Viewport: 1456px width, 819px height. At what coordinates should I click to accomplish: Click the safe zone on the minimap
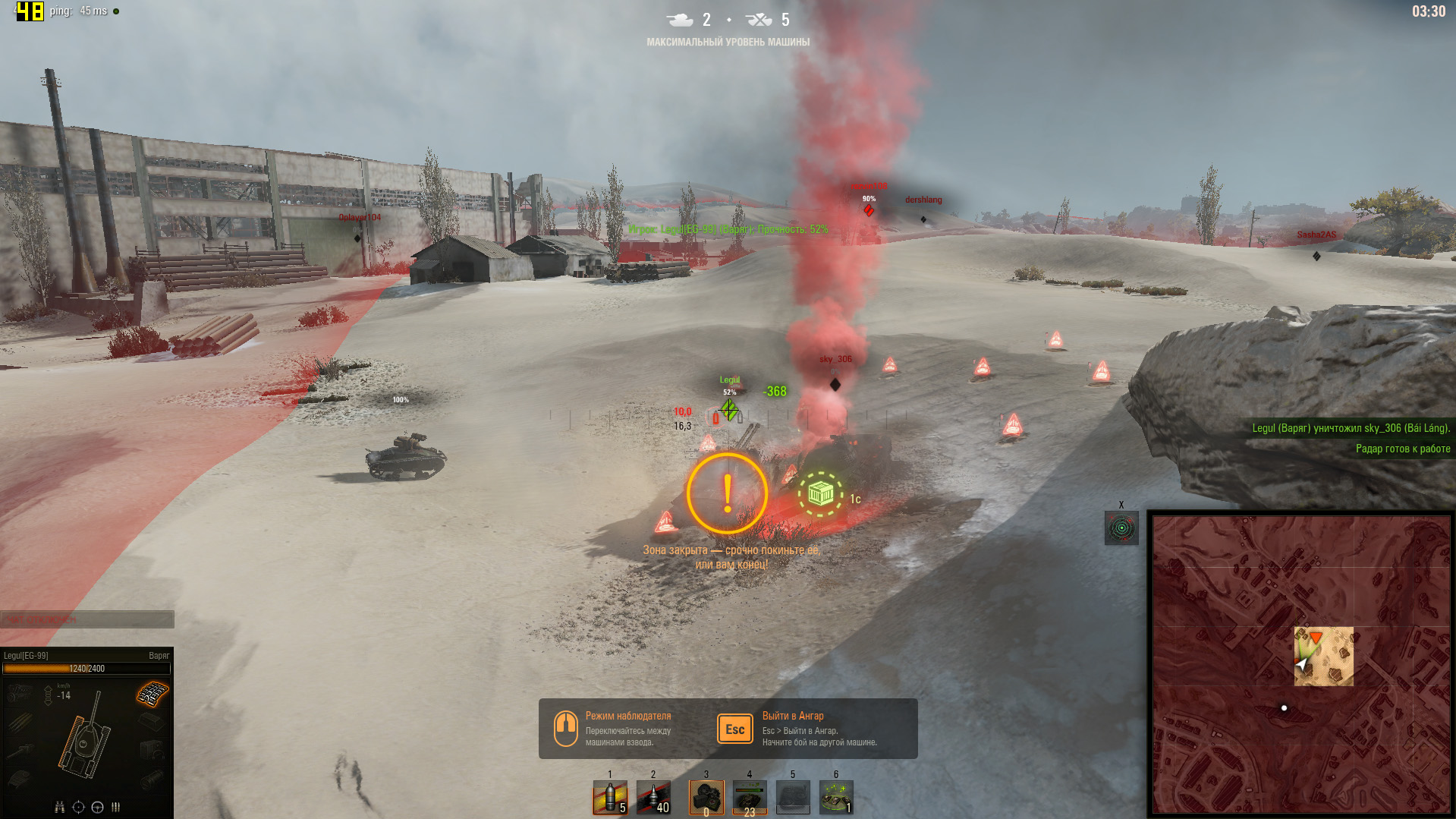(x=1324, y=657)
